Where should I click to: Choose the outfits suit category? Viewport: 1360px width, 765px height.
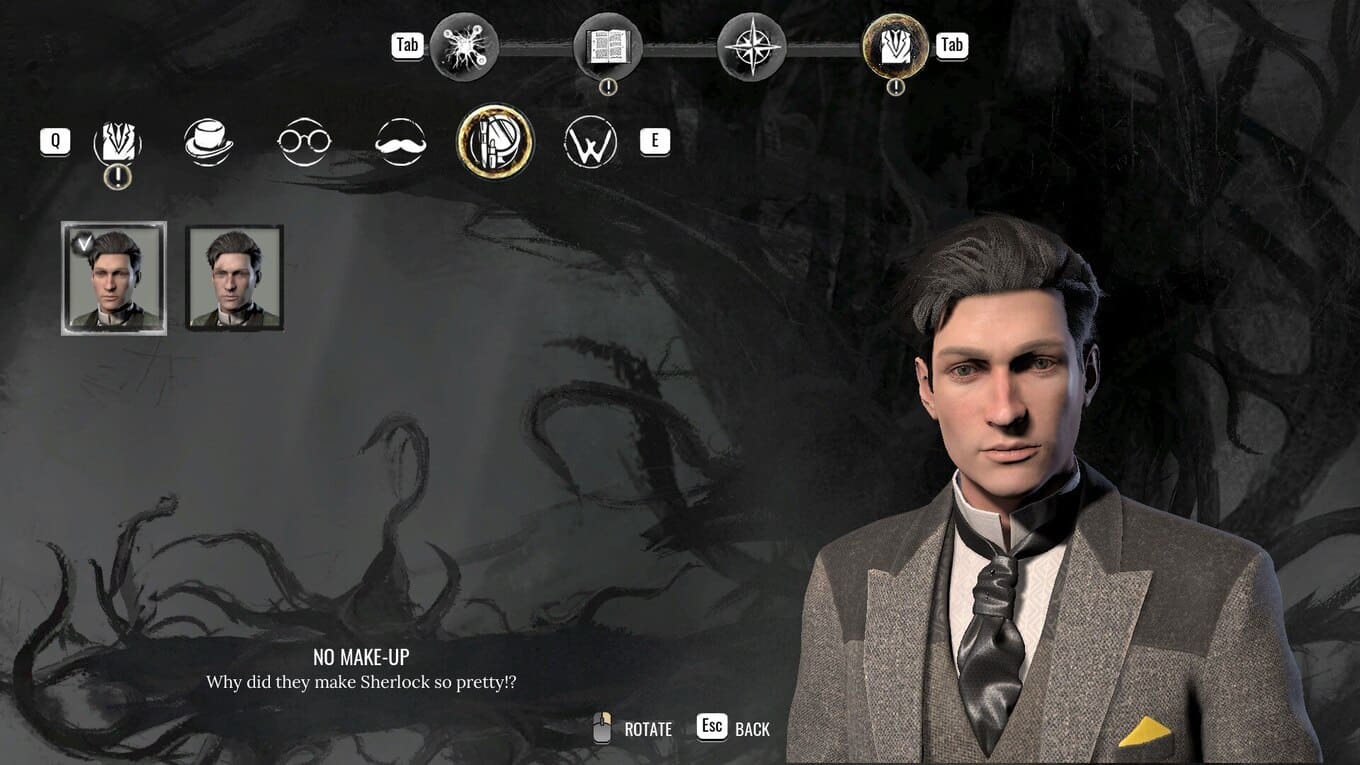(x=118, y=142)
